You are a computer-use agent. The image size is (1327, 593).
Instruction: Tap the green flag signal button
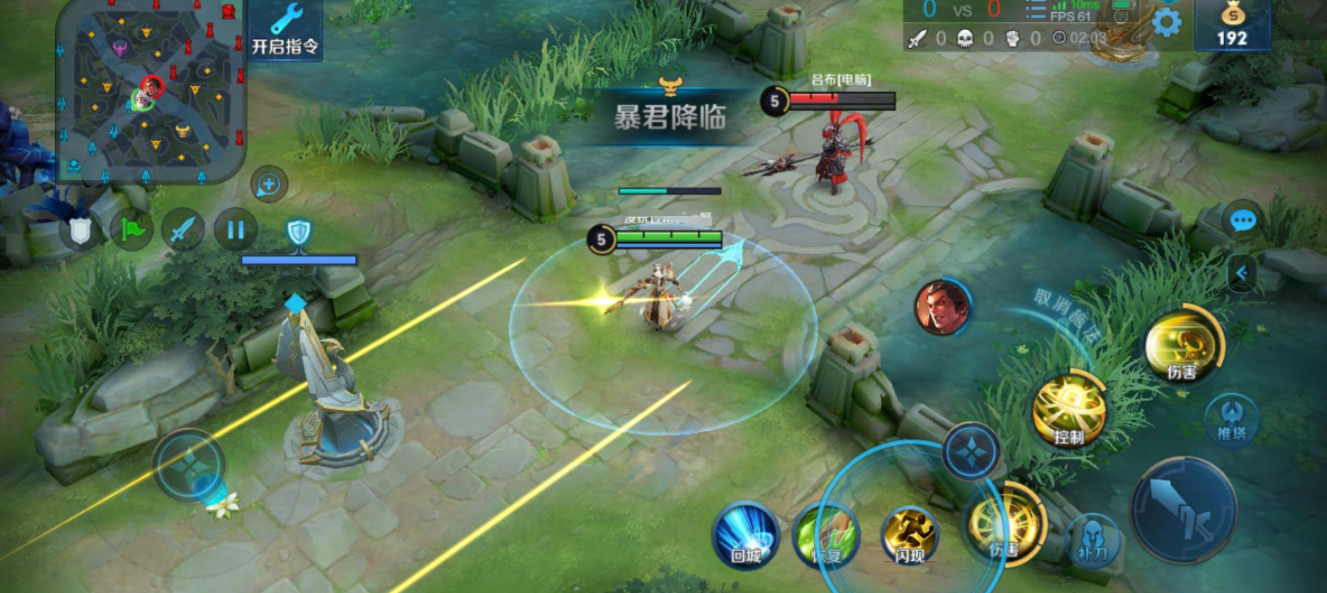click(132, 229)
